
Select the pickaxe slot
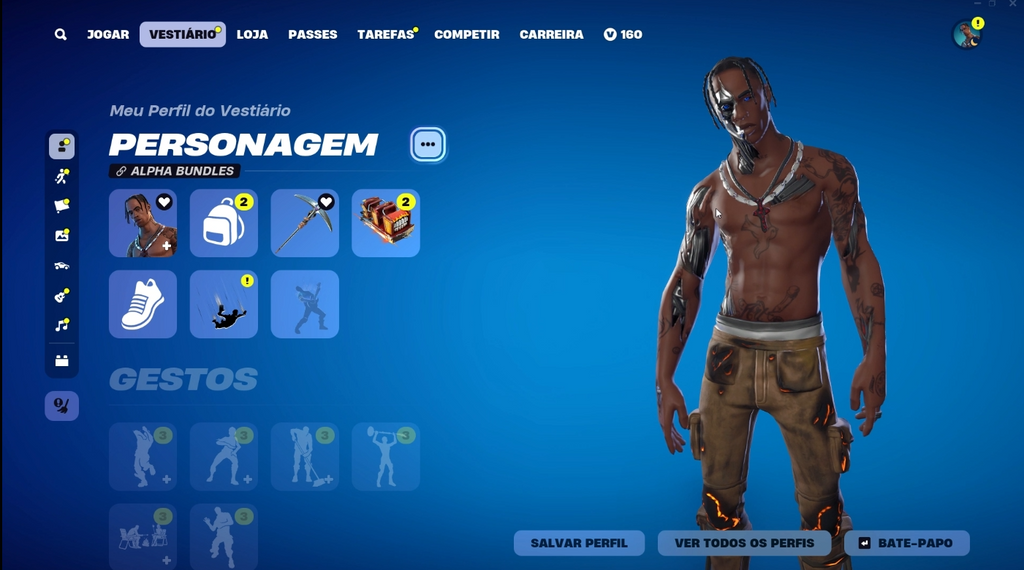305,223
